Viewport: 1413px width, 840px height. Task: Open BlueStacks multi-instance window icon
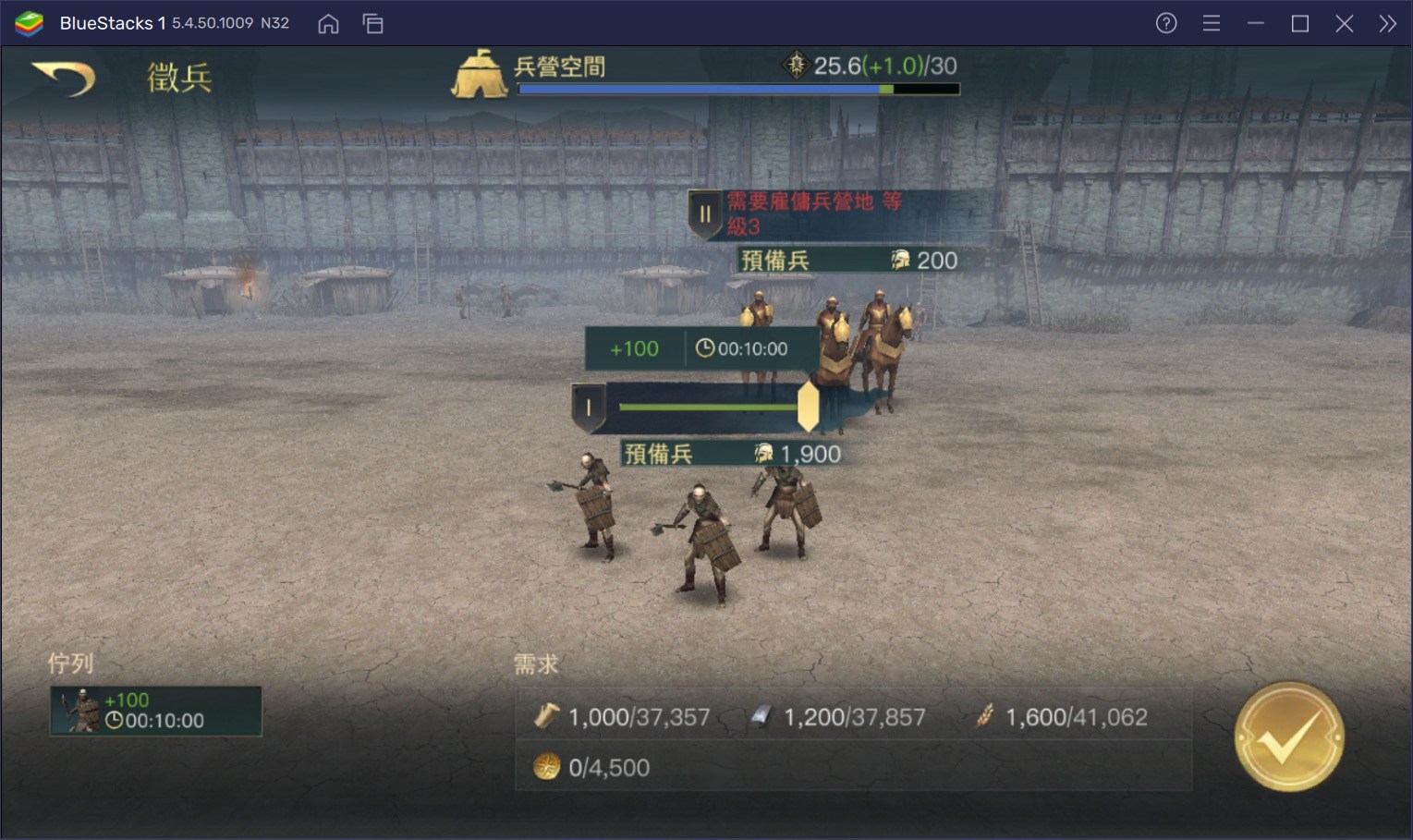(x=373, y=23)
